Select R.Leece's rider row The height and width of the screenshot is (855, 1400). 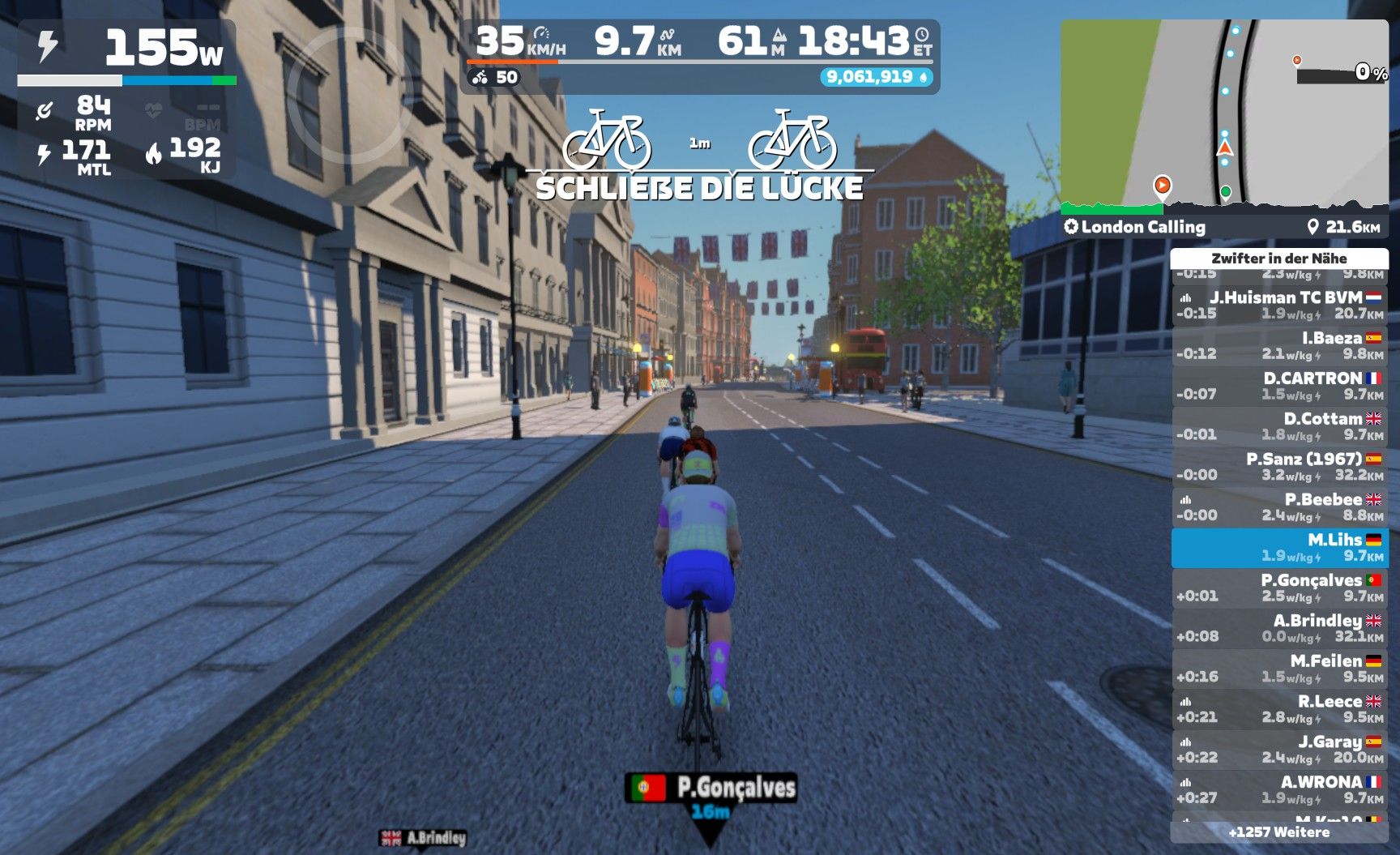click(1278, 709)
